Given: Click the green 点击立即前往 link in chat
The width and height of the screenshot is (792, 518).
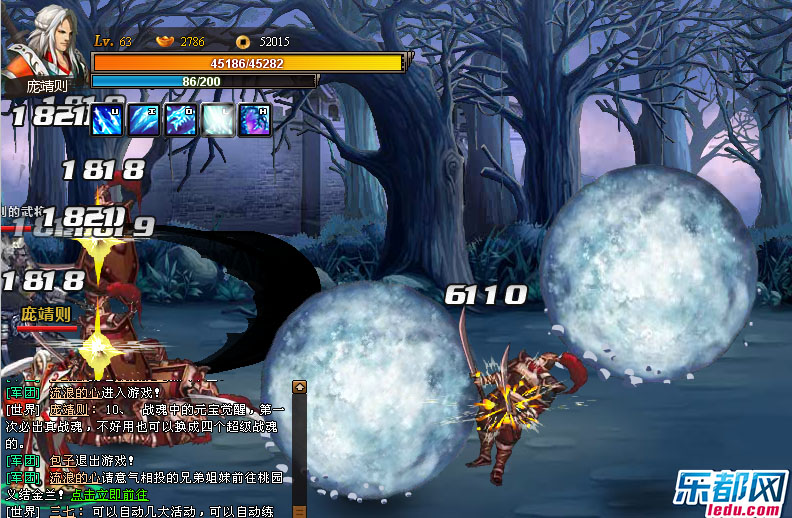Looking at the screenshot, I should (109, 494).
